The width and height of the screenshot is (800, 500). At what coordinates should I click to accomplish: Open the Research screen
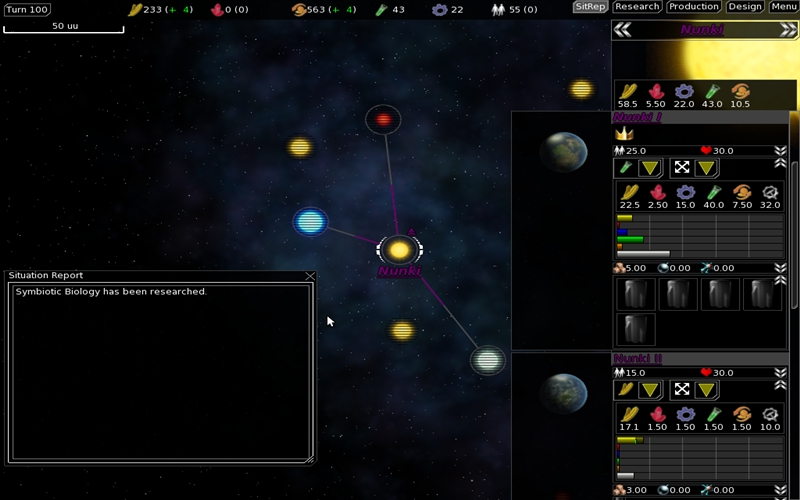(637, 7)
